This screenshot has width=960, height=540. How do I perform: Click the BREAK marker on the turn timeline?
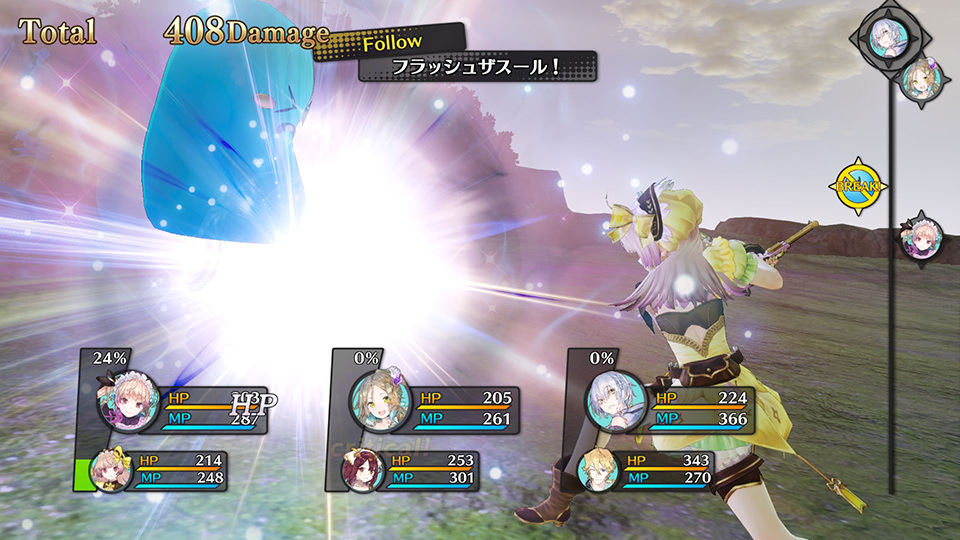[x=857, y=185]
